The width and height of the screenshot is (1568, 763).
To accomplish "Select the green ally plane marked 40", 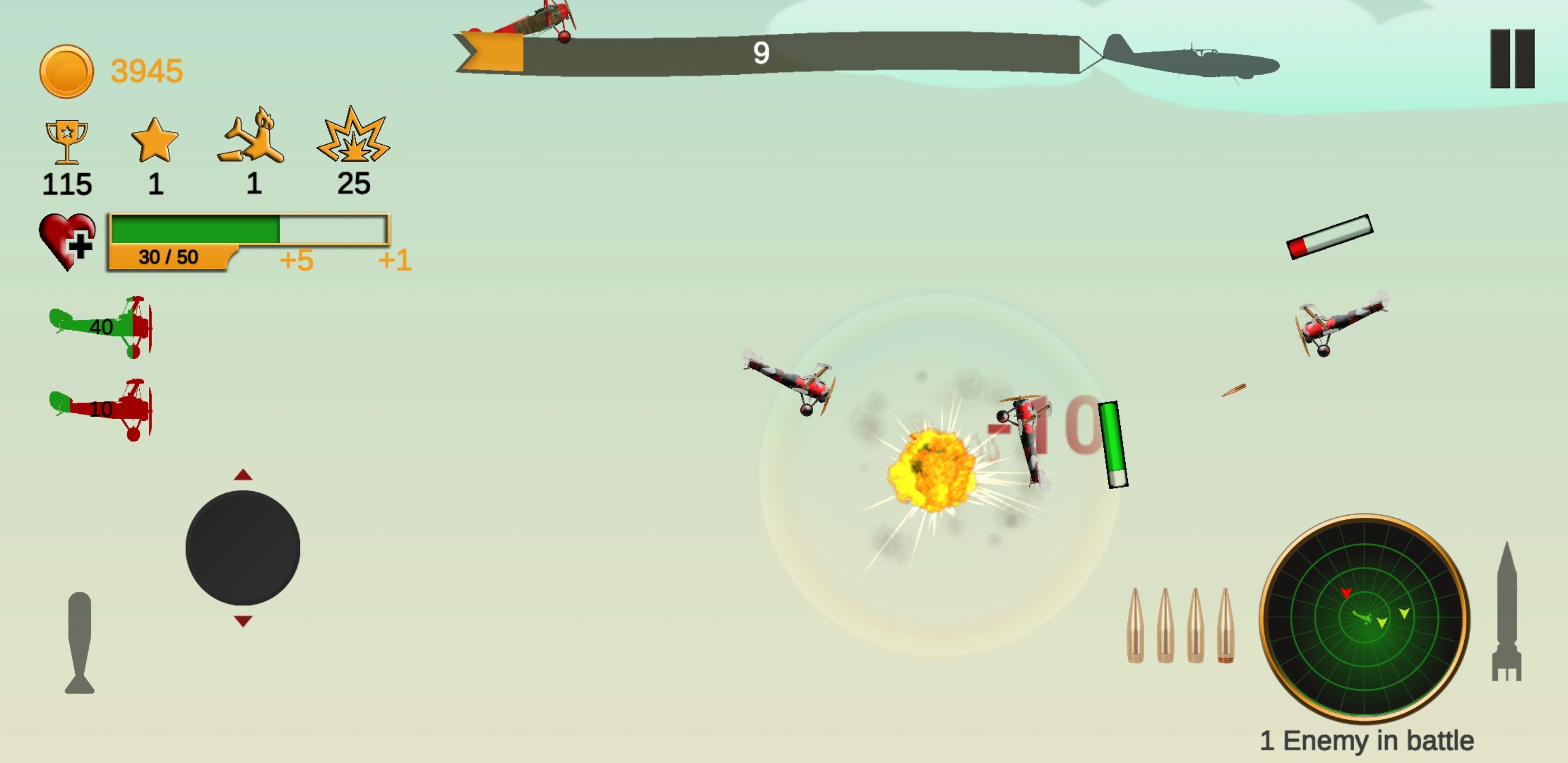I will [x=101, y=327].
